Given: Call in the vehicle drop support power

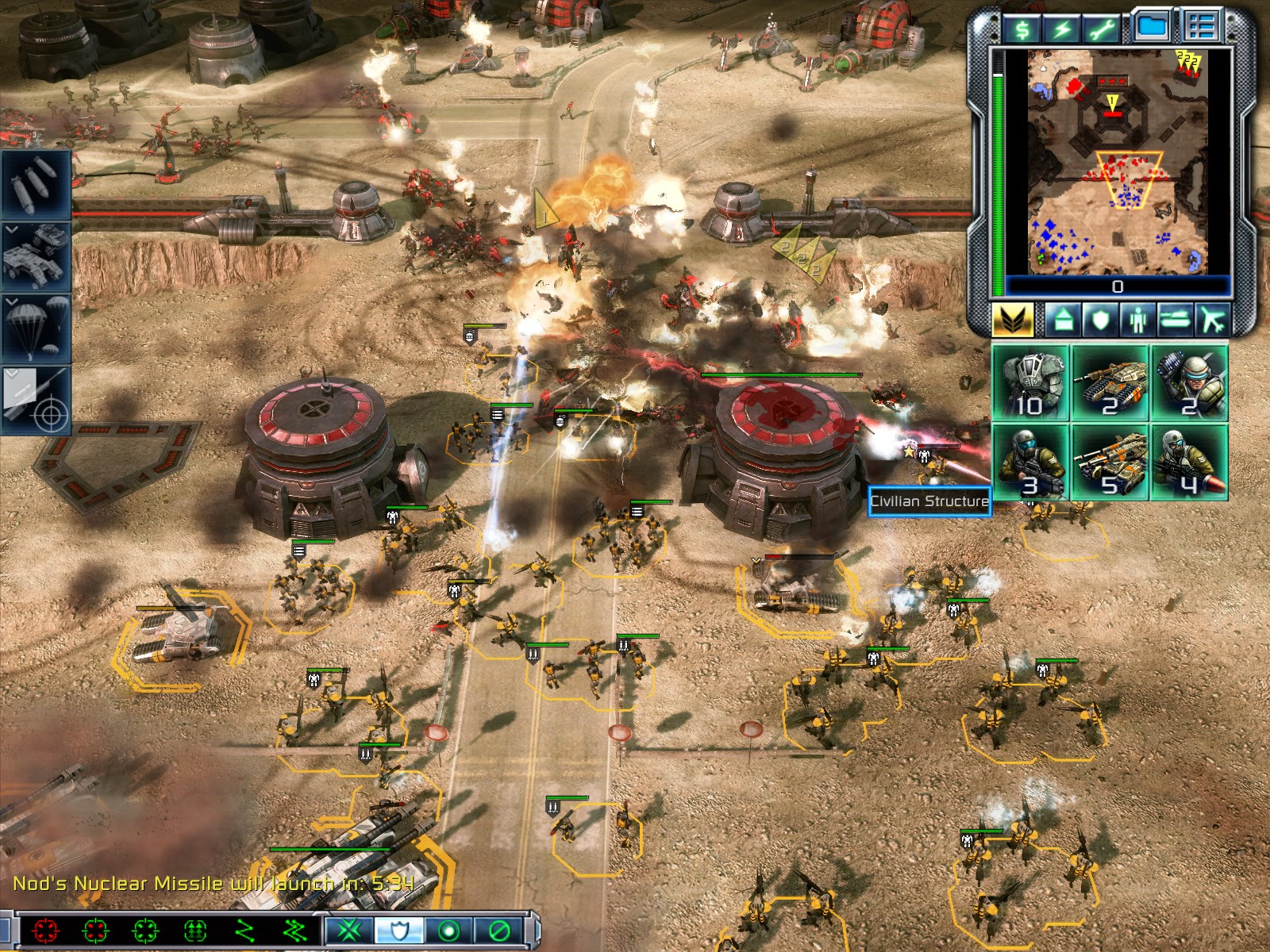Looking at the screenshot, I should click(x=35, y=255).
